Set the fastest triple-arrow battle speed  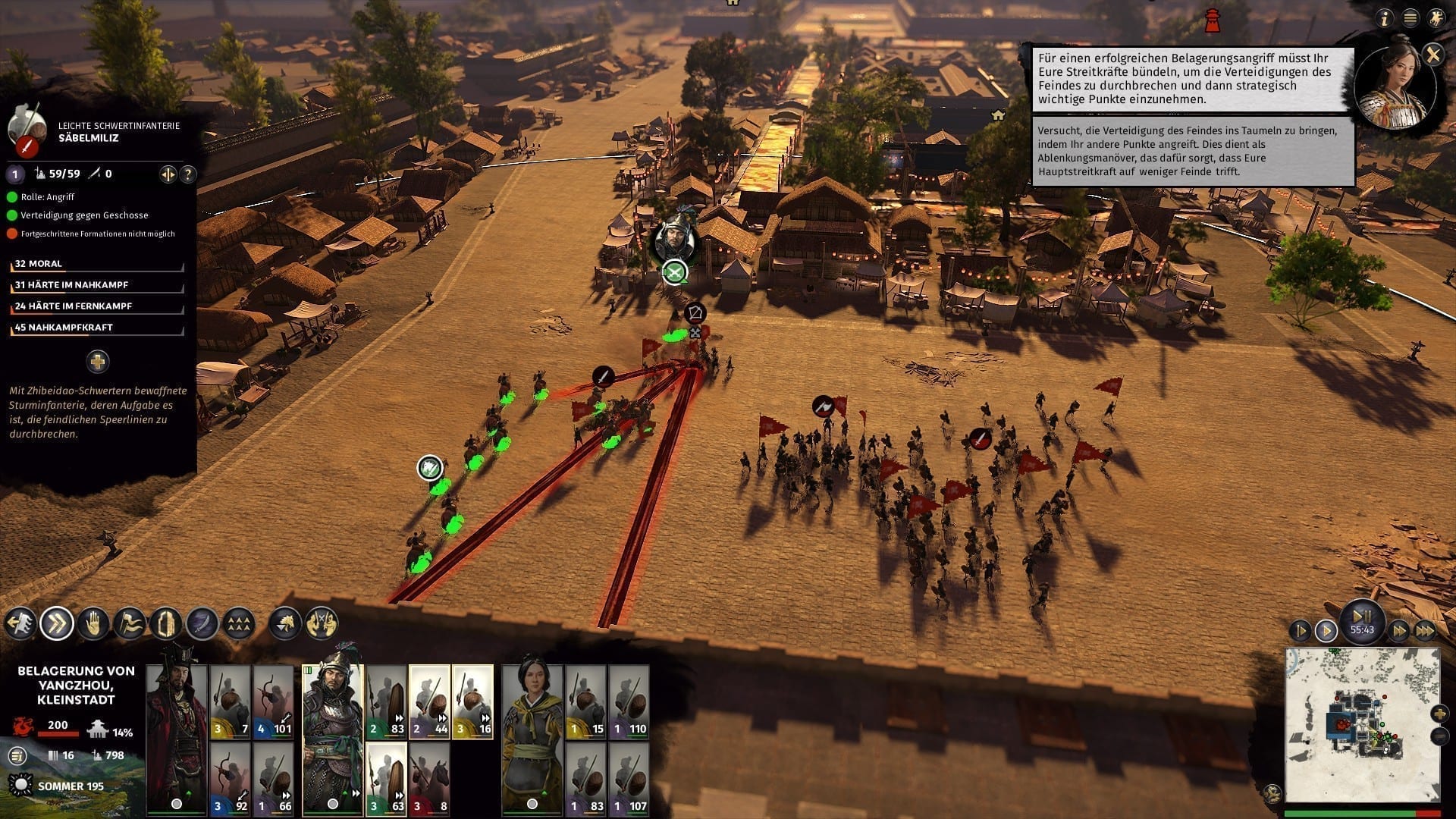pyautogui.click(x=1425, y=630)
